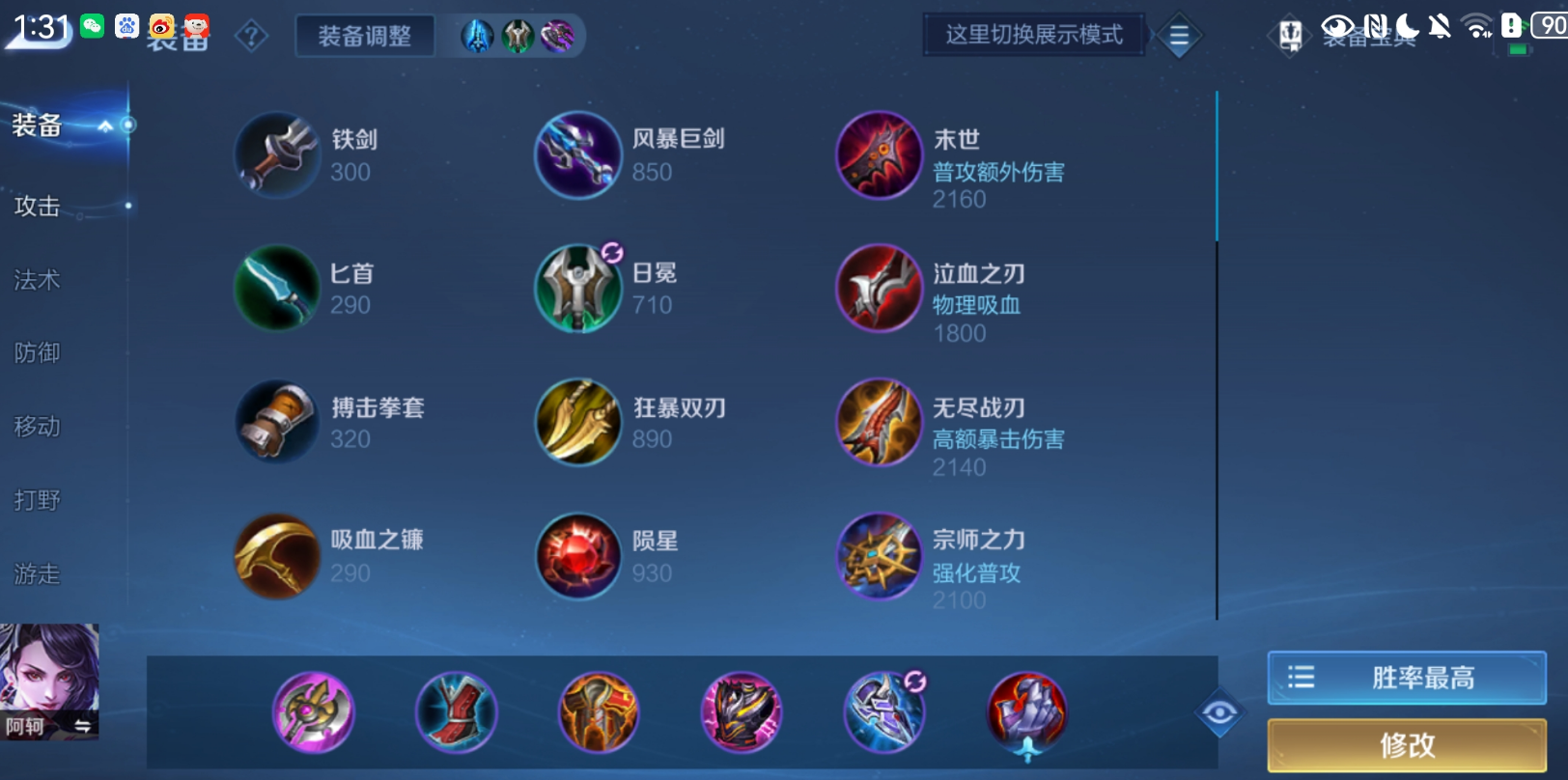
Task: Open the 末世 item details
Action: click(879, 155)
